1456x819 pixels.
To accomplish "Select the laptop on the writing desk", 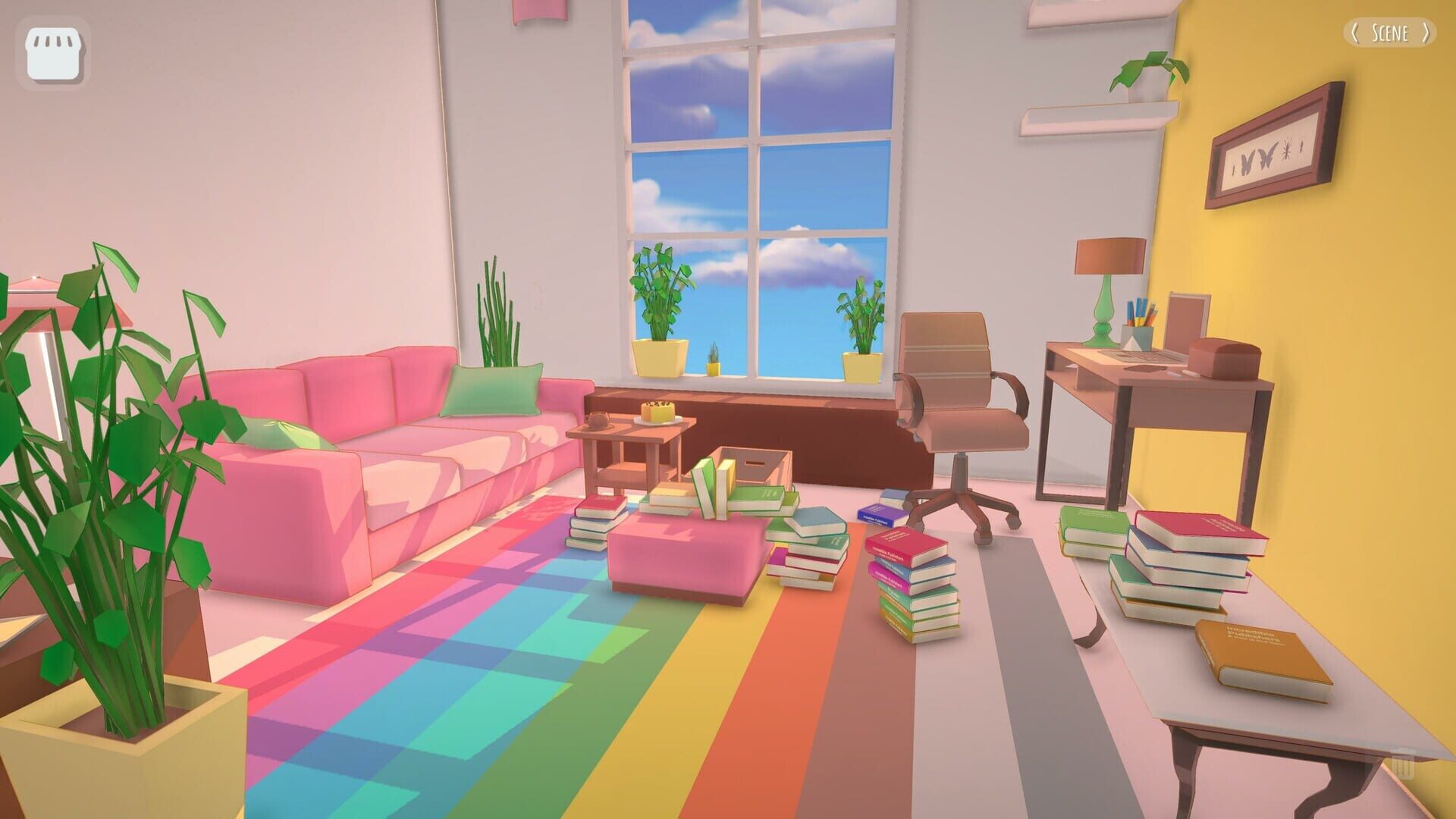I will click(x=1153, y=350).
